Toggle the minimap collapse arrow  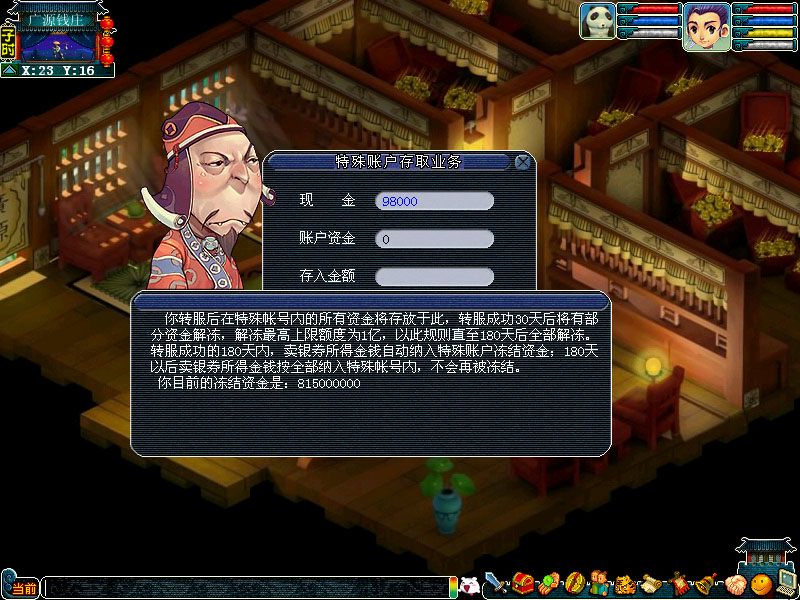point(8,71)
